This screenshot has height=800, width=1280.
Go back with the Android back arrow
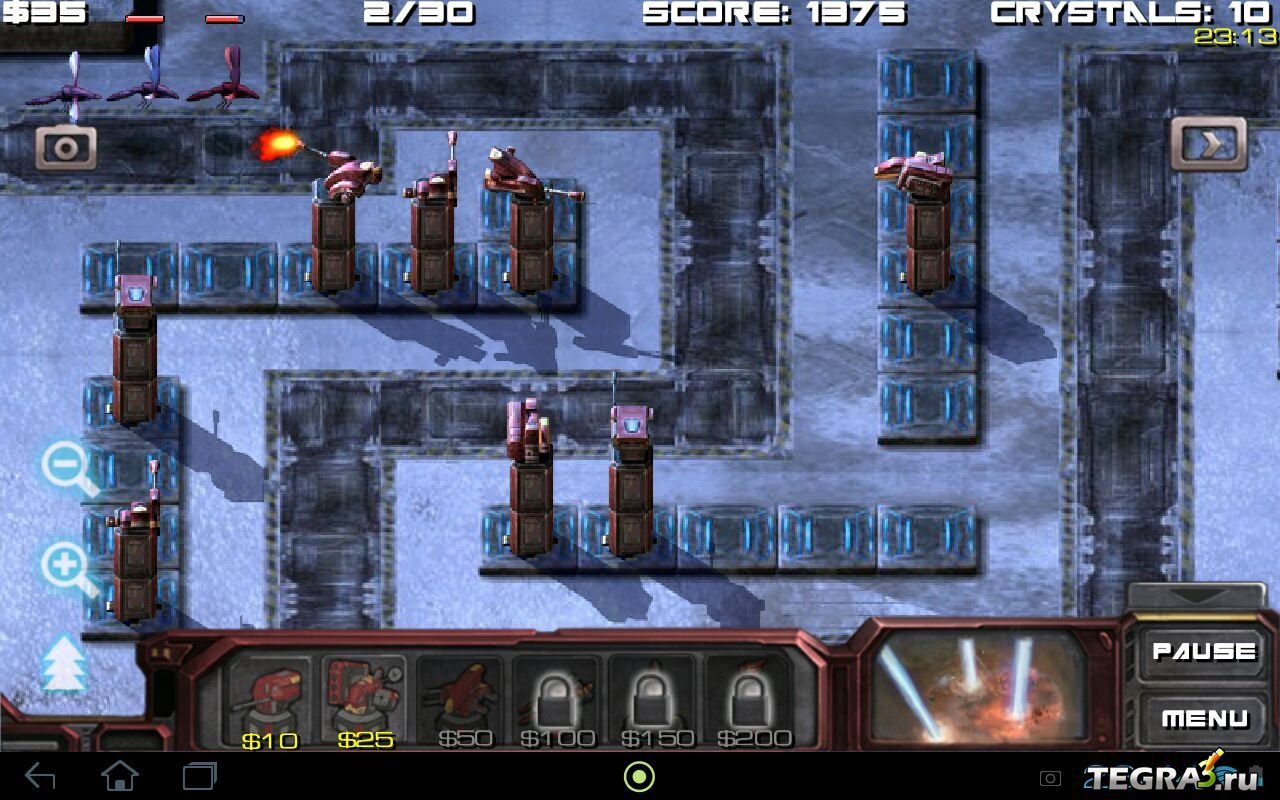pos(40,776)
